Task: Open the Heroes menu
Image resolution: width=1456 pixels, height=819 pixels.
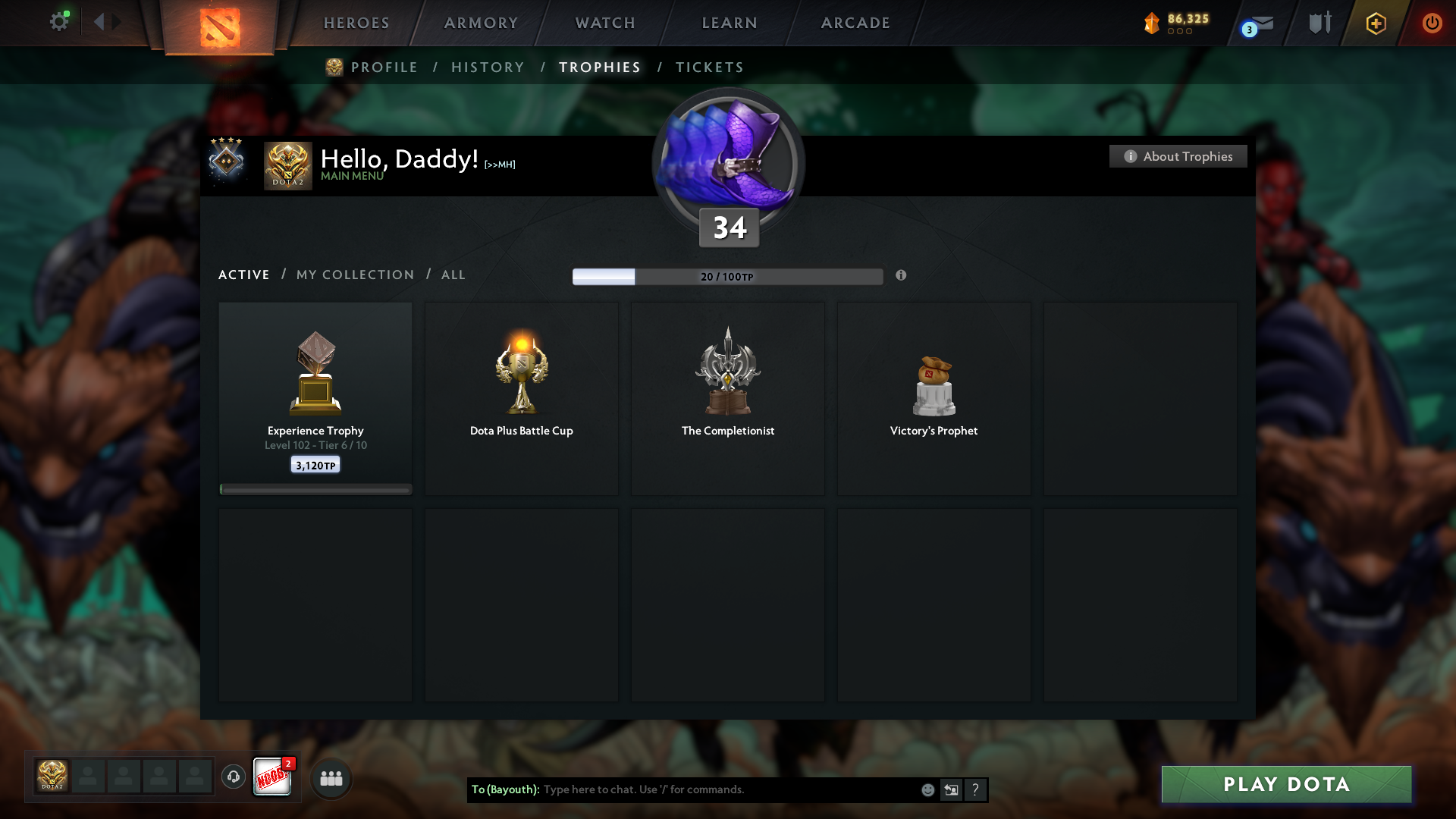Action: [356, 23]
